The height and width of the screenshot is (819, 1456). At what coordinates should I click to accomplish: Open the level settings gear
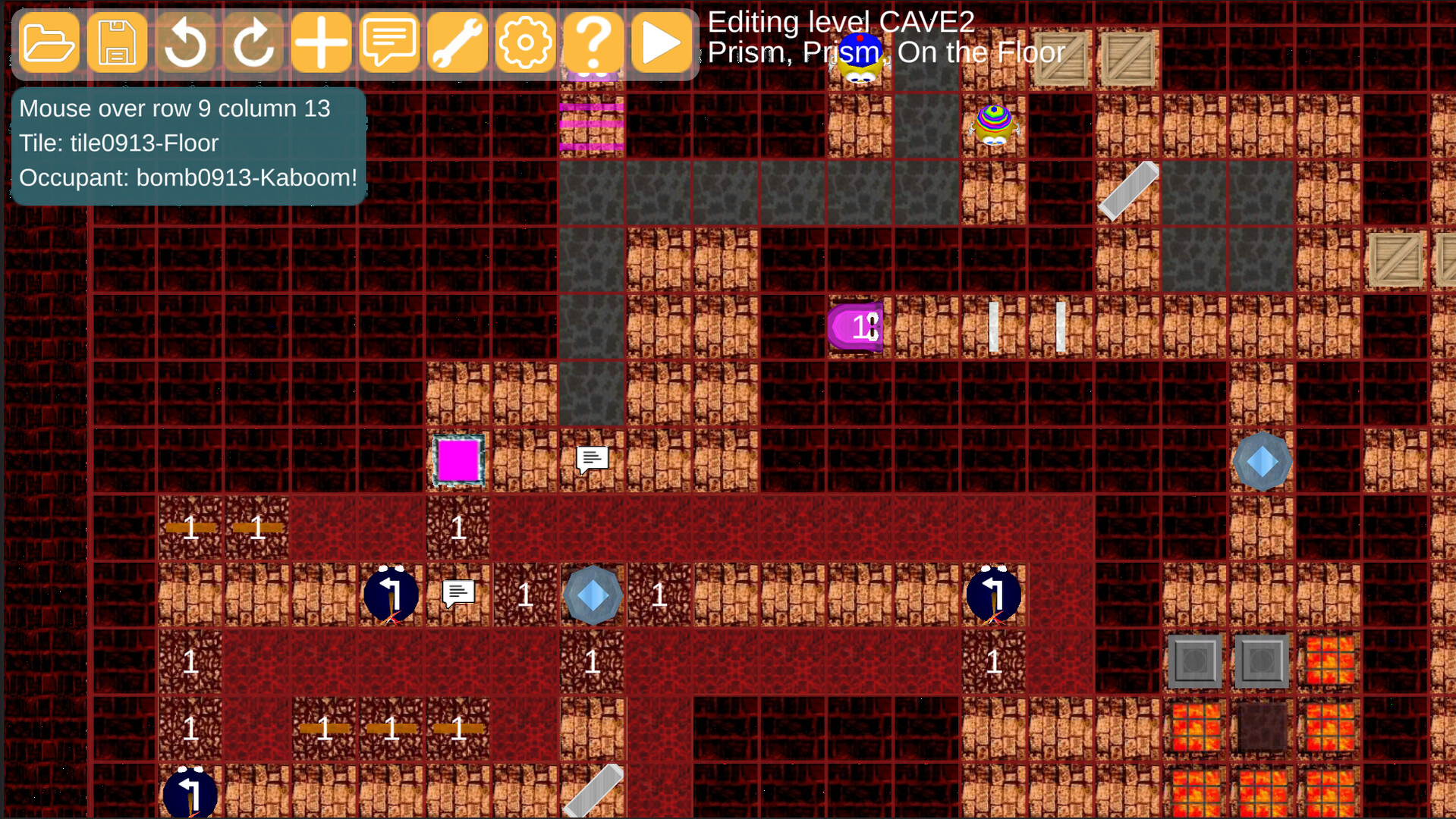(x=526, y=42)
